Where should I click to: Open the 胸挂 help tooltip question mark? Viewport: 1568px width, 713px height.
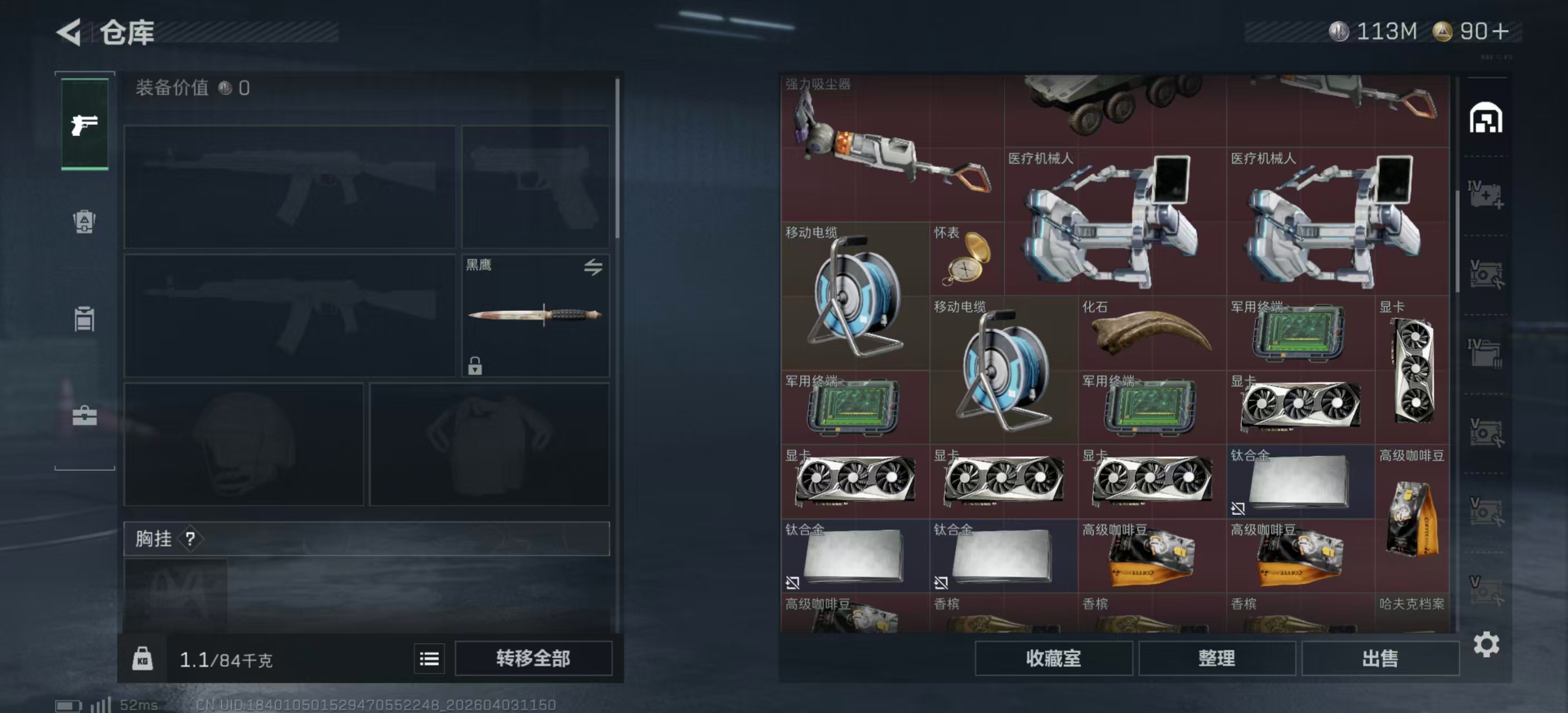pyautogui.click(x=190, y=539)
